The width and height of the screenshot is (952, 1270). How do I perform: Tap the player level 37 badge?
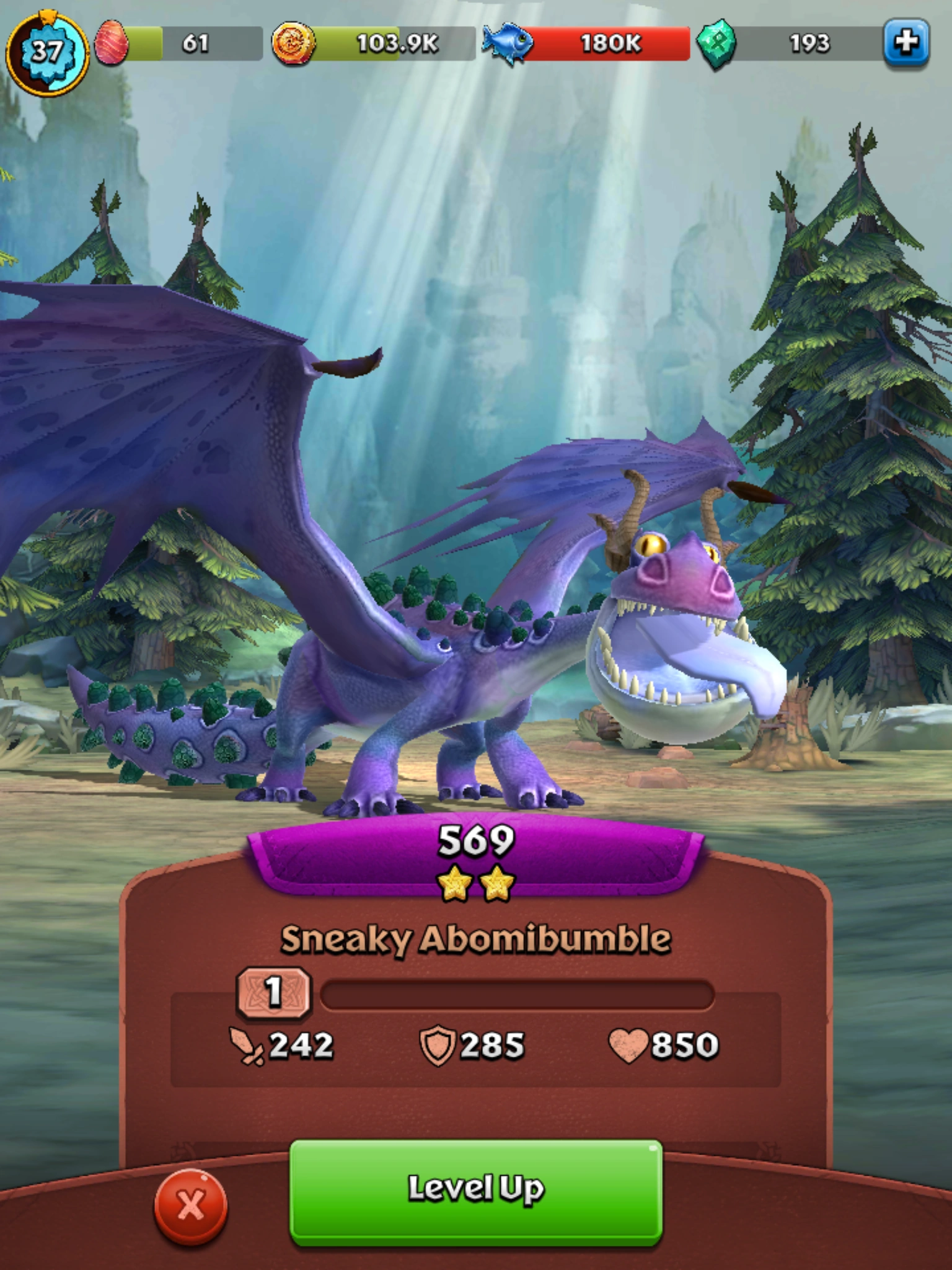point(48,47)
